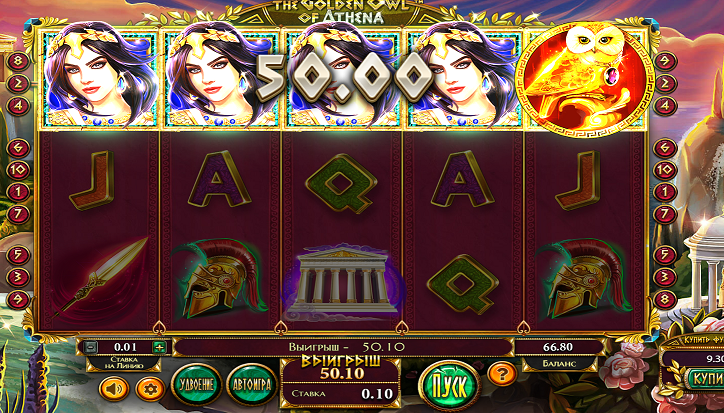
Task: Spin the reels with the Пуск button
Action: (449, 384)
